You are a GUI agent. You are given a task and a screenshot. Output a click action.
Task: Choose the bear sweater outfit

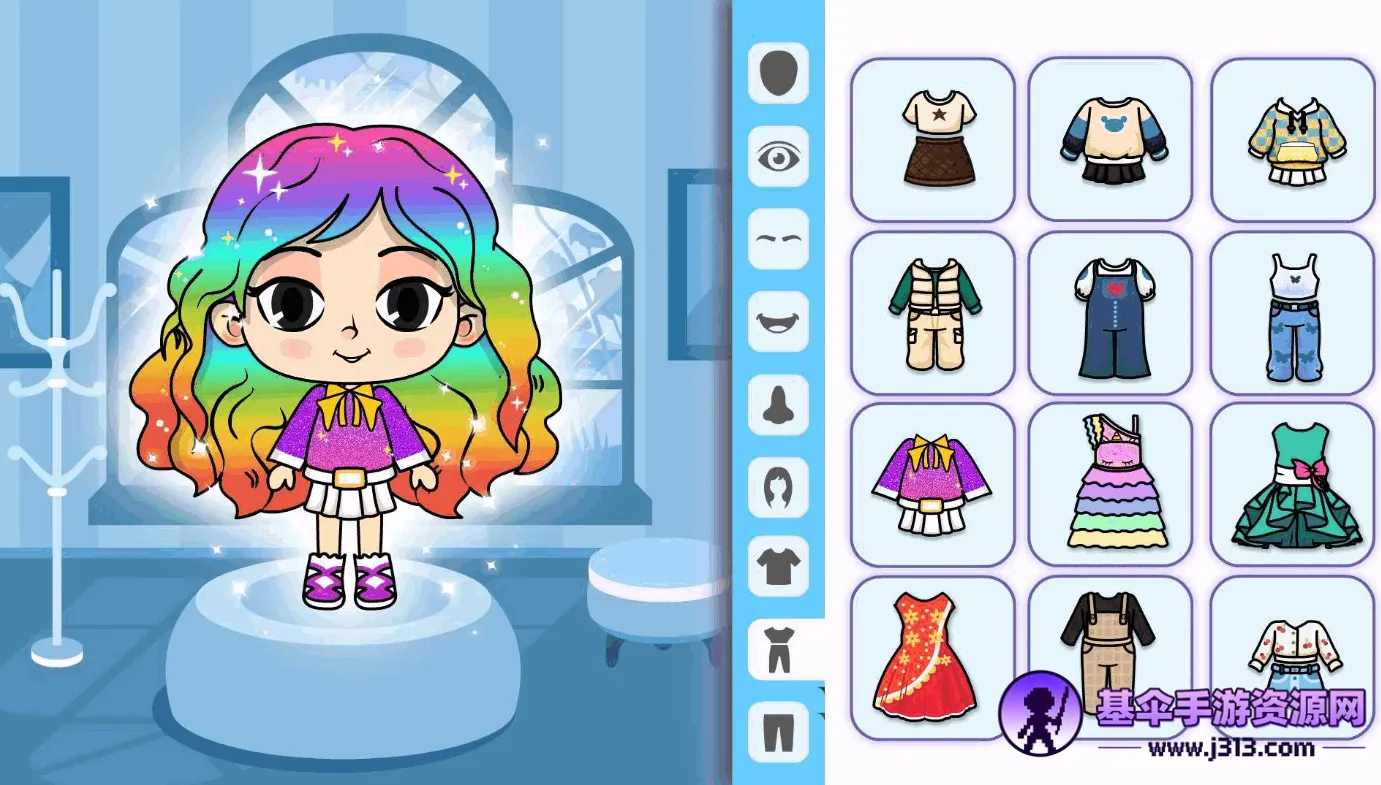1110,139
